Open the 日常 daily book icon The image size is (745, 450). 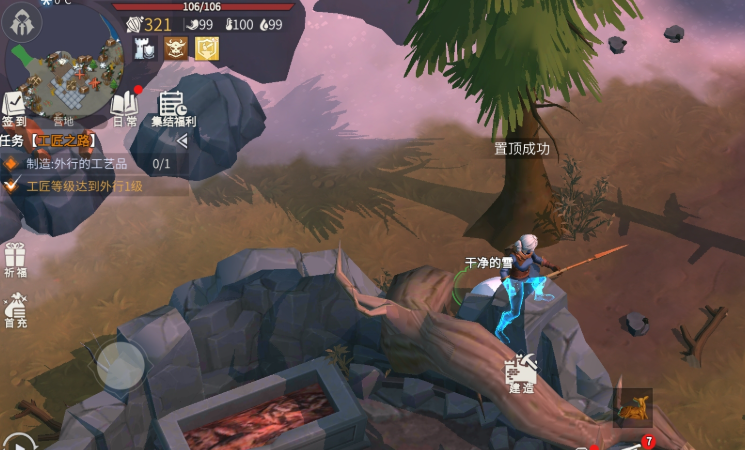pyautogui.click(x=125, y=108)
